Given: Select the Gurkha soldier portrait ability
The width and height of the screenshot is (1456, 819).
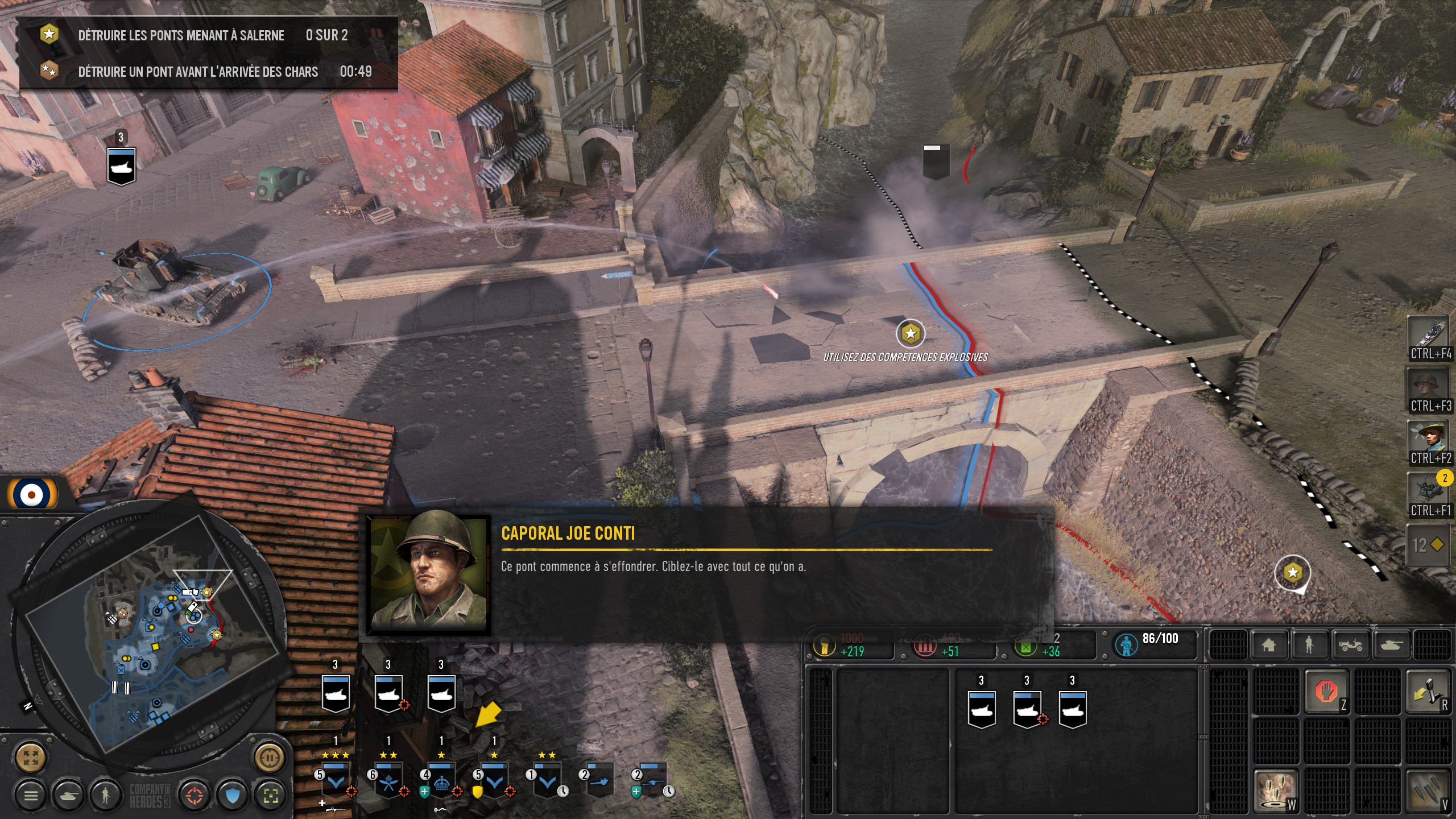Looking at the screenshot, I should pos(1428,438).
